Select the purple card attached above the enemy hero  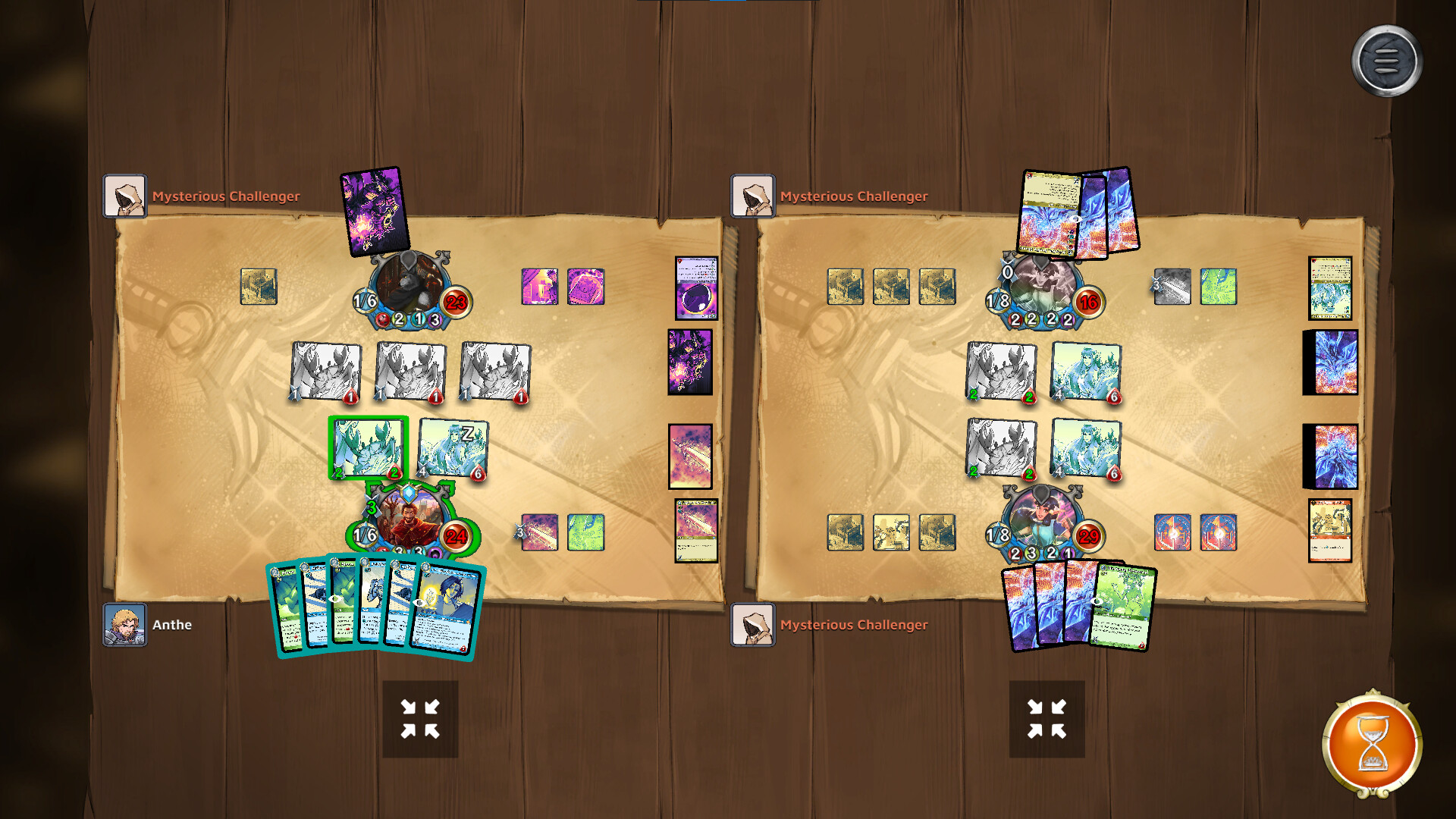[x=374, y=212]
